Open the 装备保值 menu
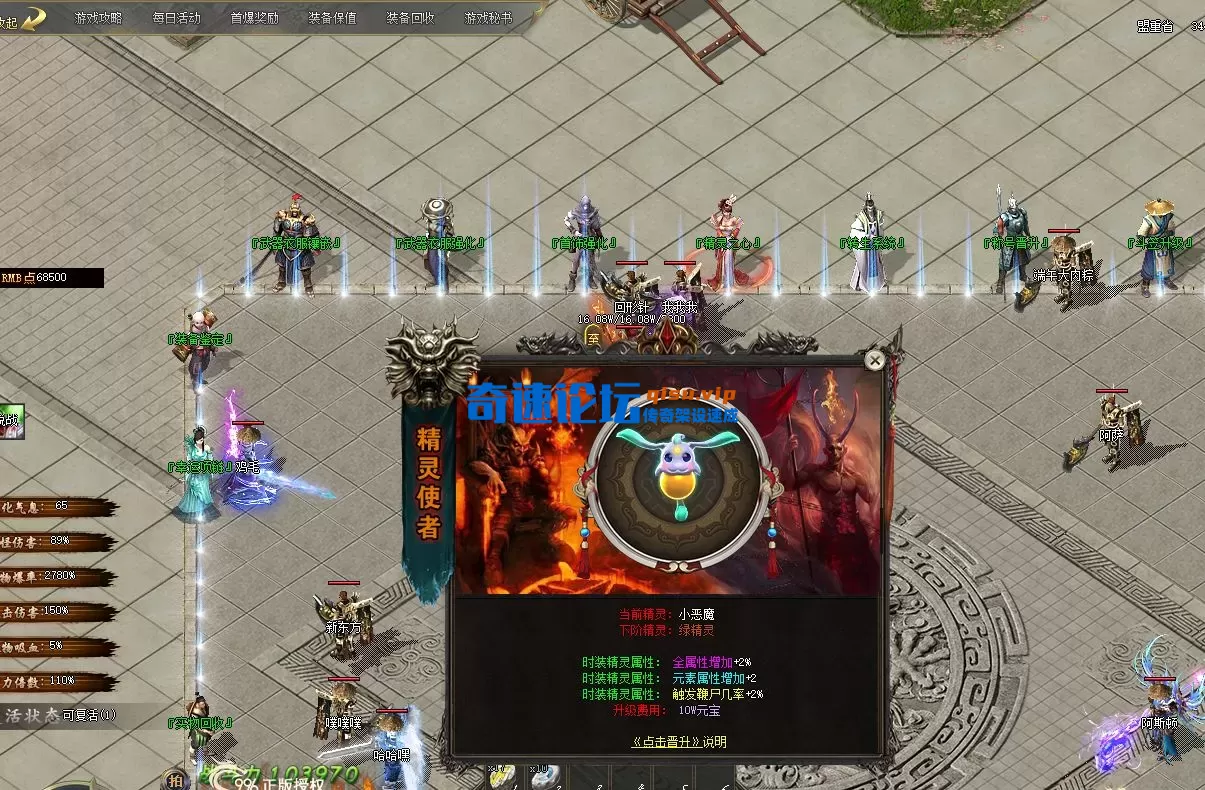 point(332,18)
